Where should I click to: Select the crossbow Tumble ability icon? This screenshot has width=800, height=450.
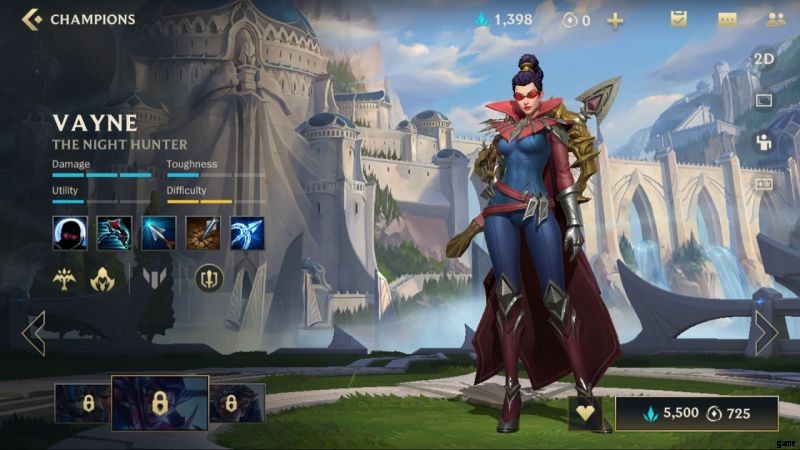114,233
